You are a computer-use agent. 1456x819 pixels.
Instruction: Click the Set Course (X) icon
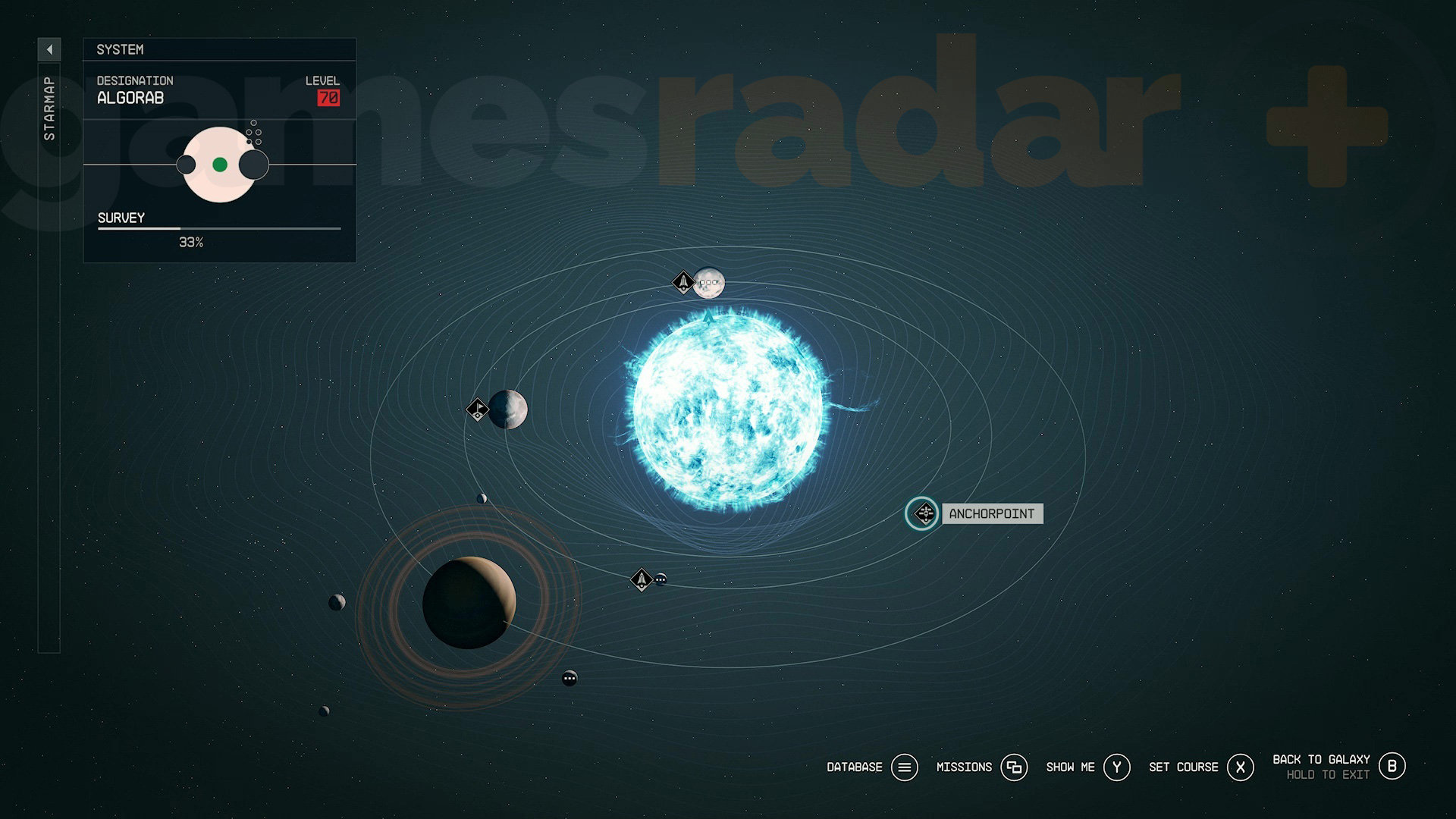(1241, 767)
